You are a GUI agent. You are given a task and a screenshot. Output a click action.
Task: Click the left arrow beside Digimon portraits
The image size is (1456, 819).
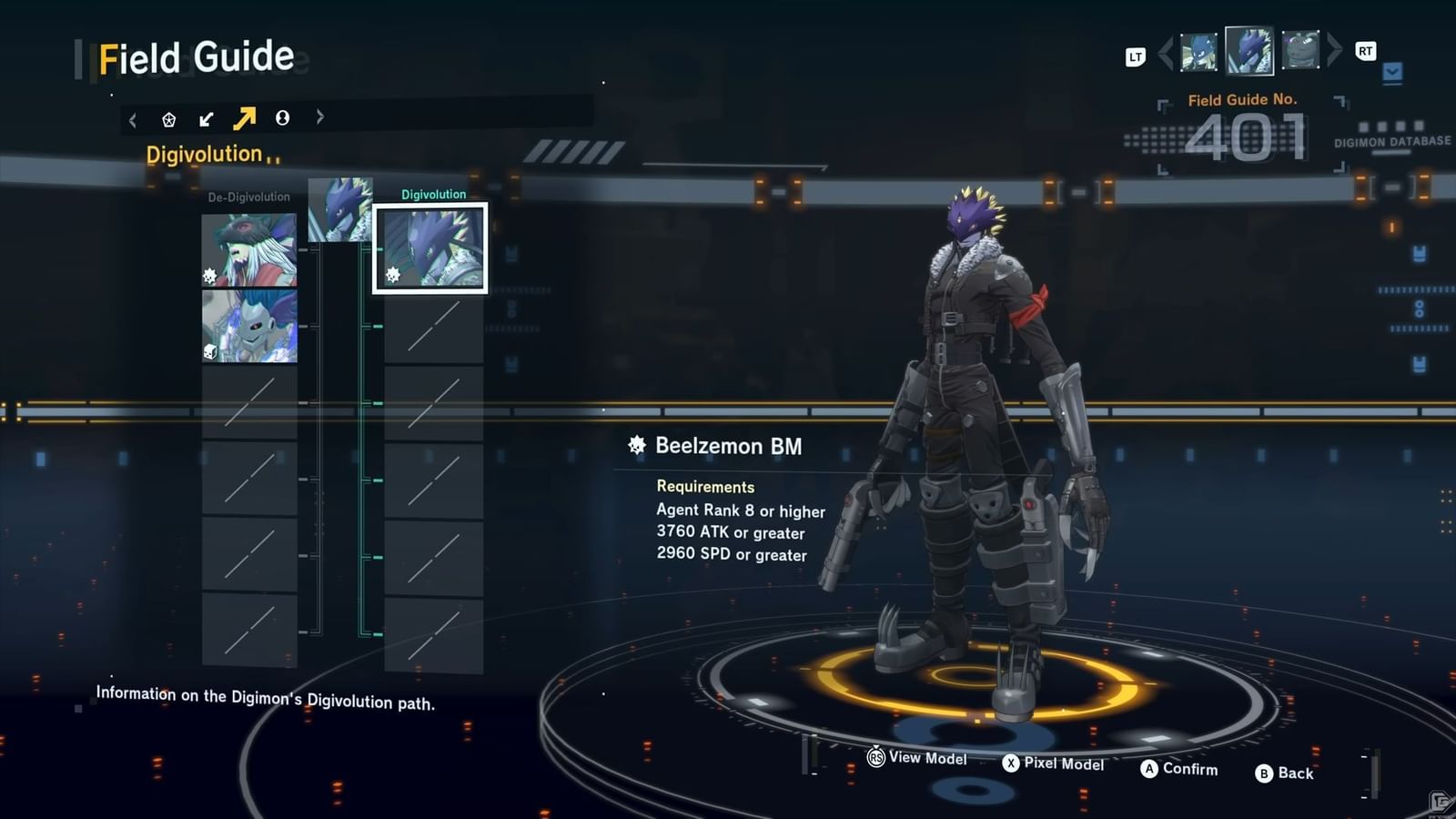pos(1166,53)
